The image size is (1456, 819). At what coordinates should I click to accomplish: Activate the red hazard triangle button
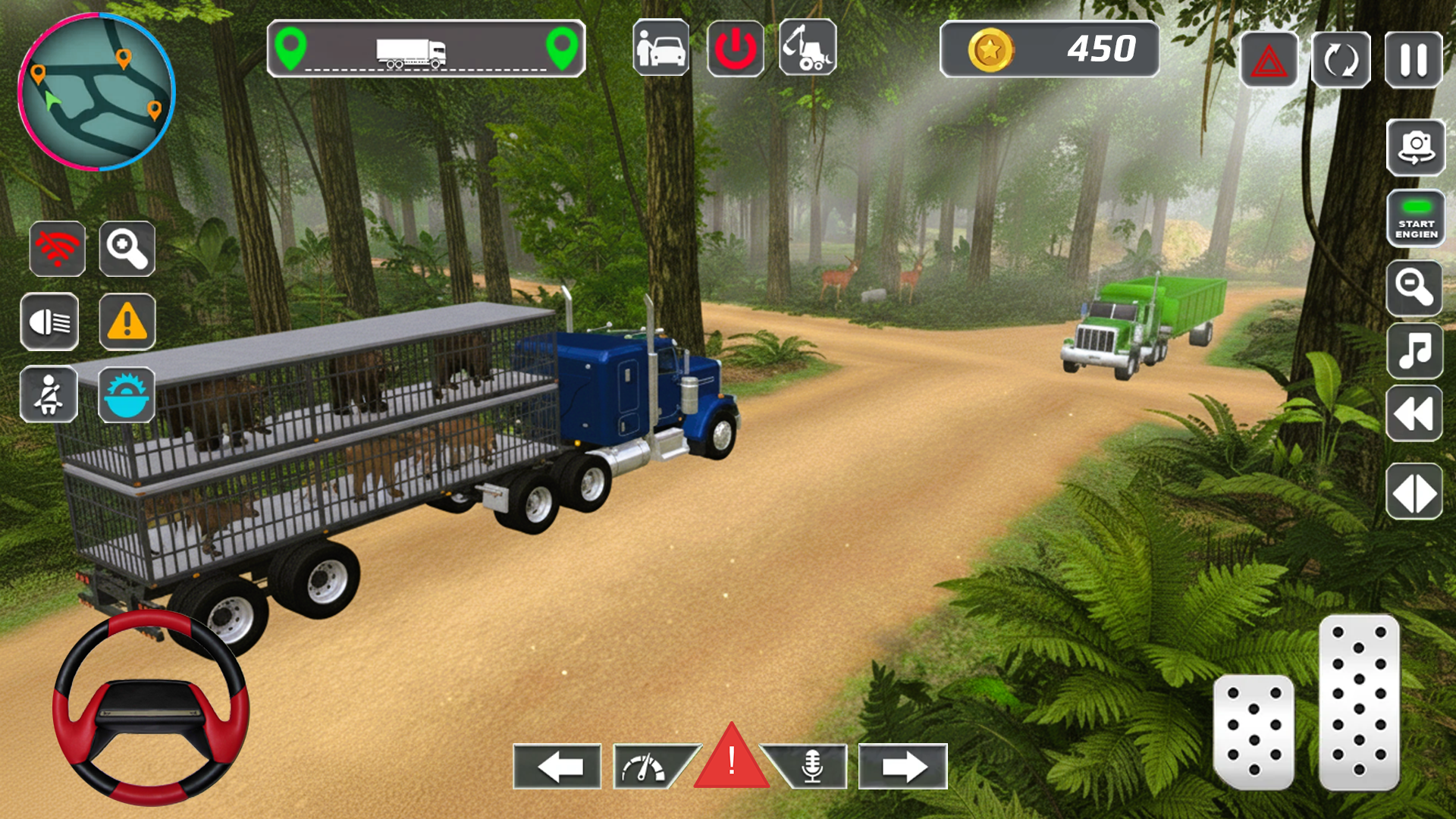[x=1269, y=60]
